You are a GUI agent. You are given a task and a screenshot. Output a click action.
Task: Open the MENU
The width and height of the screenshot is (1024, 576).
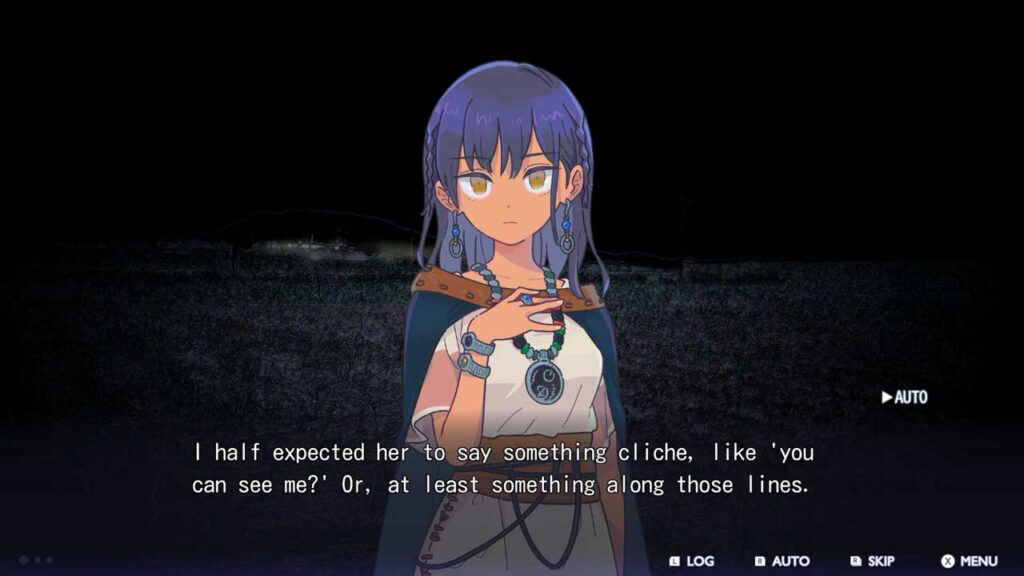tap(969, 561)
